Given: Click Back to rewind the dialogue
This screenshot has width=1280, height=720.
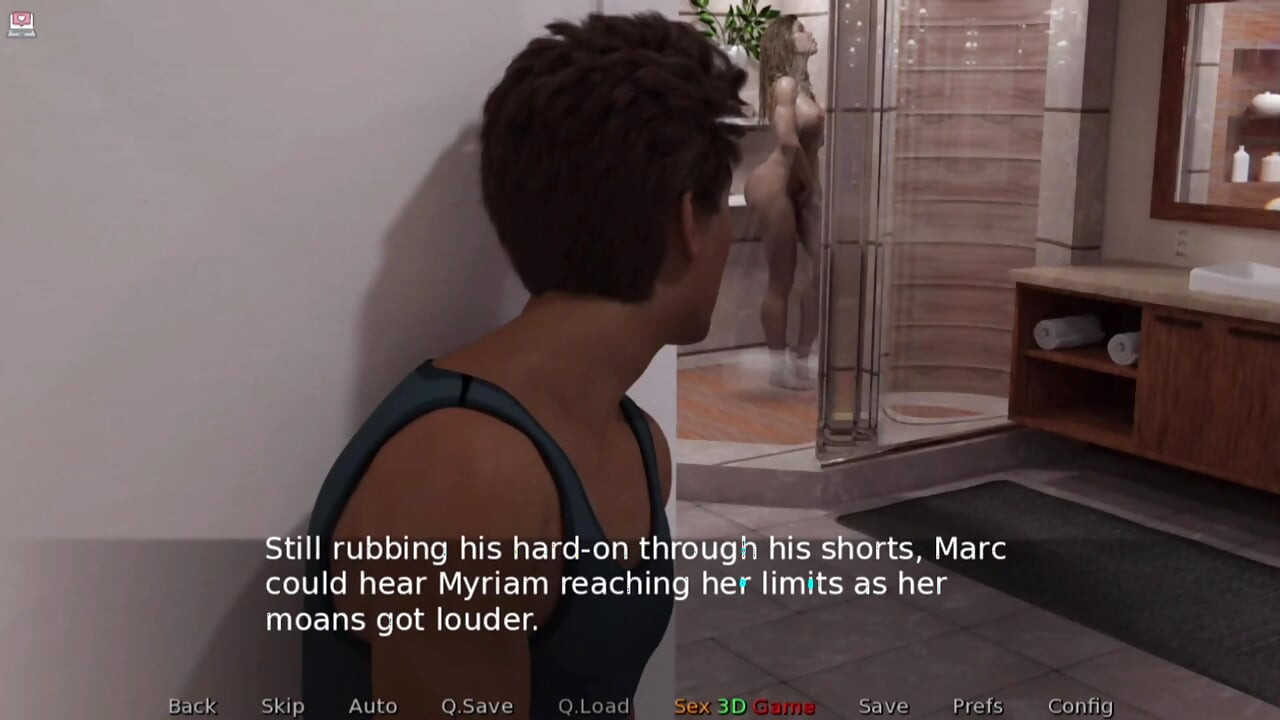Looking at the screenshot, I should point(192,705).
